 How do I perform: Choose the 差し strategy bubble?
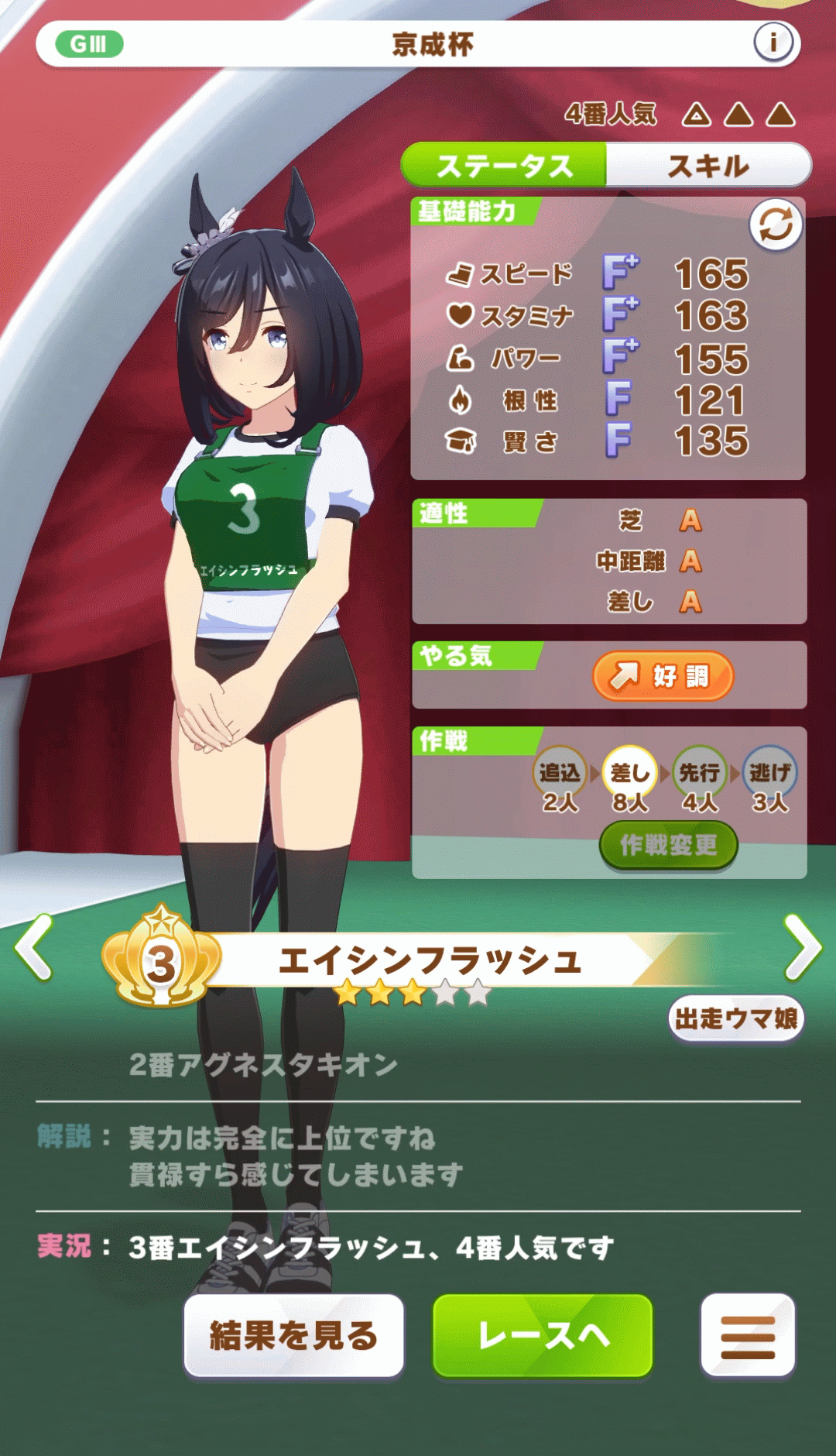pyautogui.click(x=630, y=772)
